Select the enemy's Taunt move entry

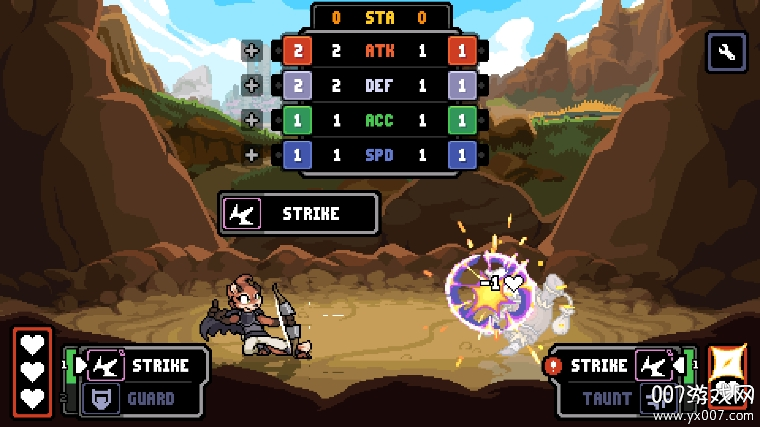pos(612,398)
